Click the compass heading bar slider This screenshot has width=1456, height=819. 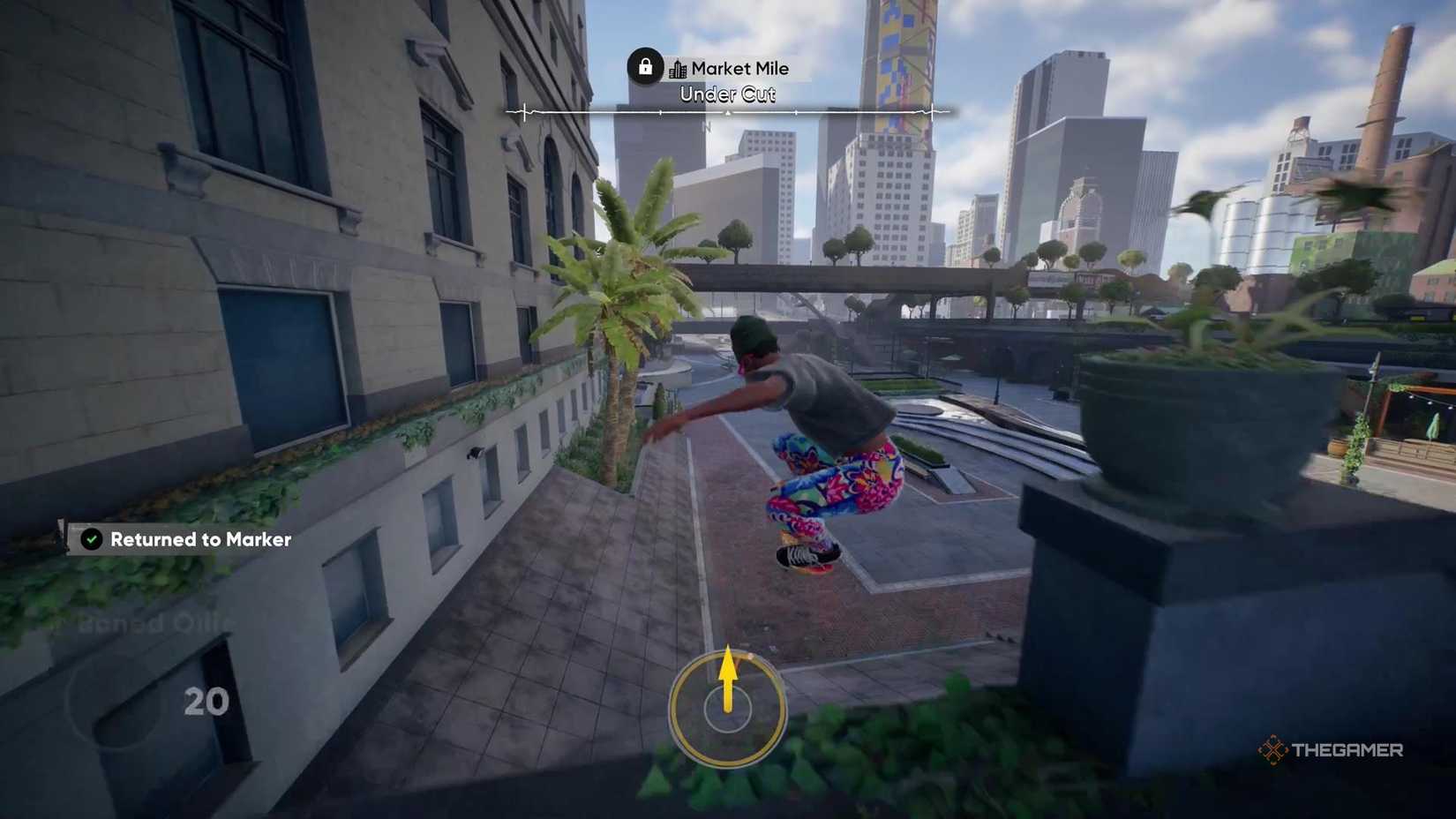727,111
